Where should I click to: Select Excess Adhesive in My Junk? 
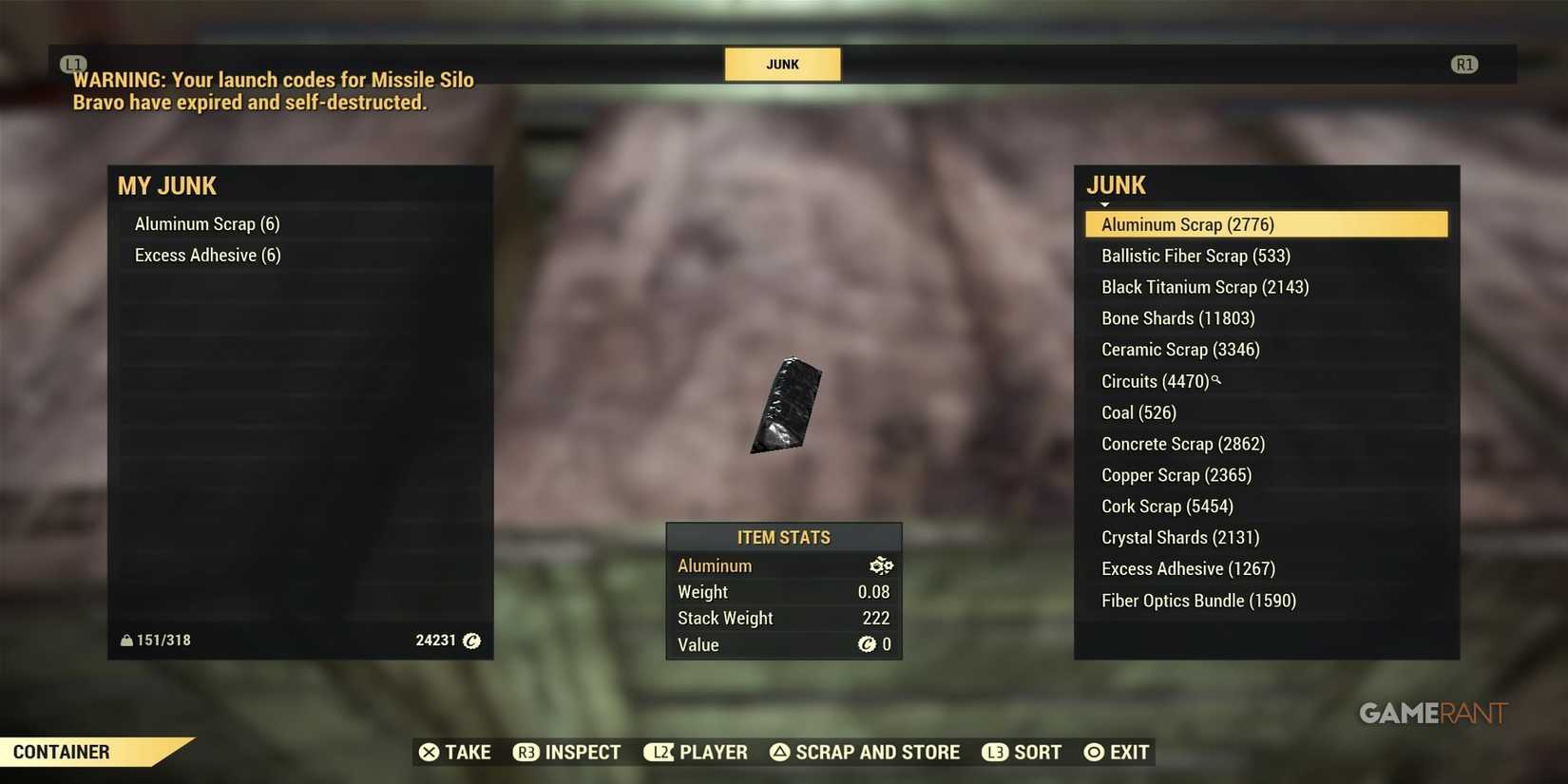(206, 255)
